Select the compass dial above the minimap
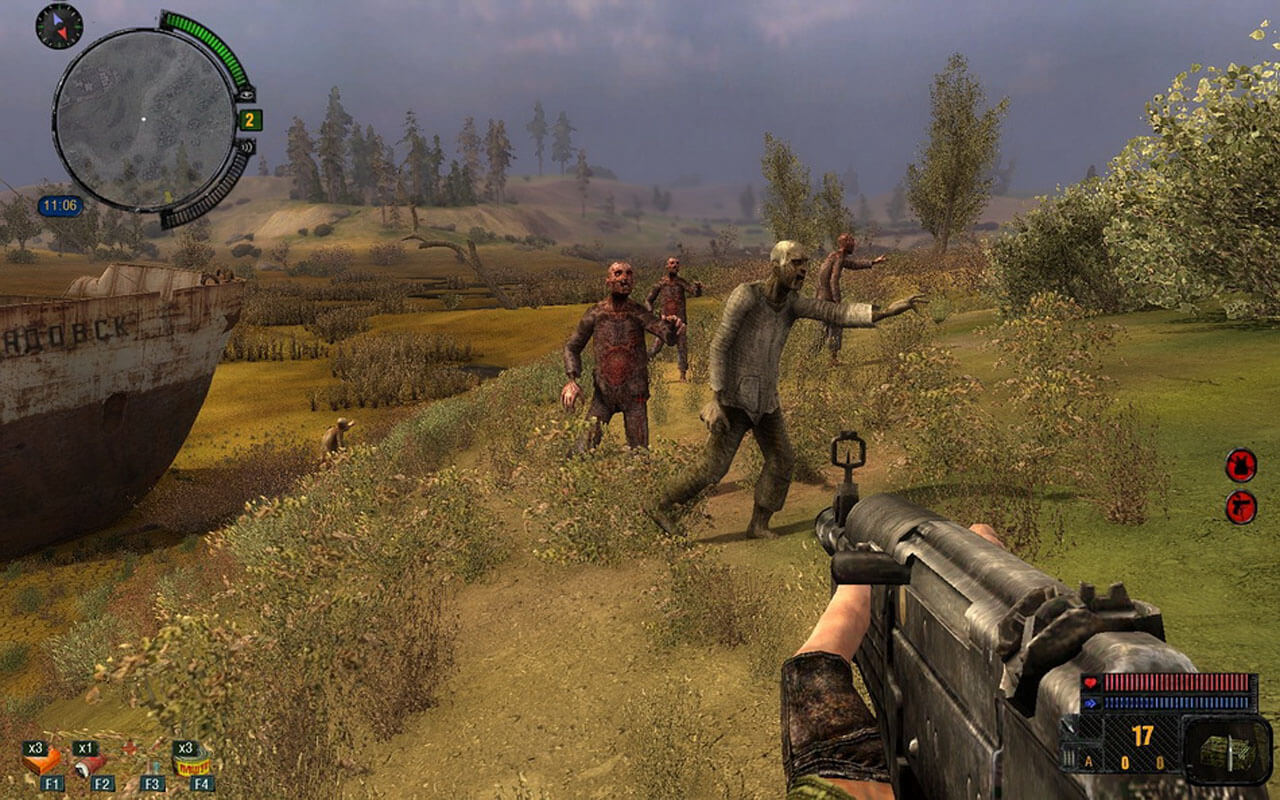The height and width of the screenshot is (800, 1280). [59, 26]
